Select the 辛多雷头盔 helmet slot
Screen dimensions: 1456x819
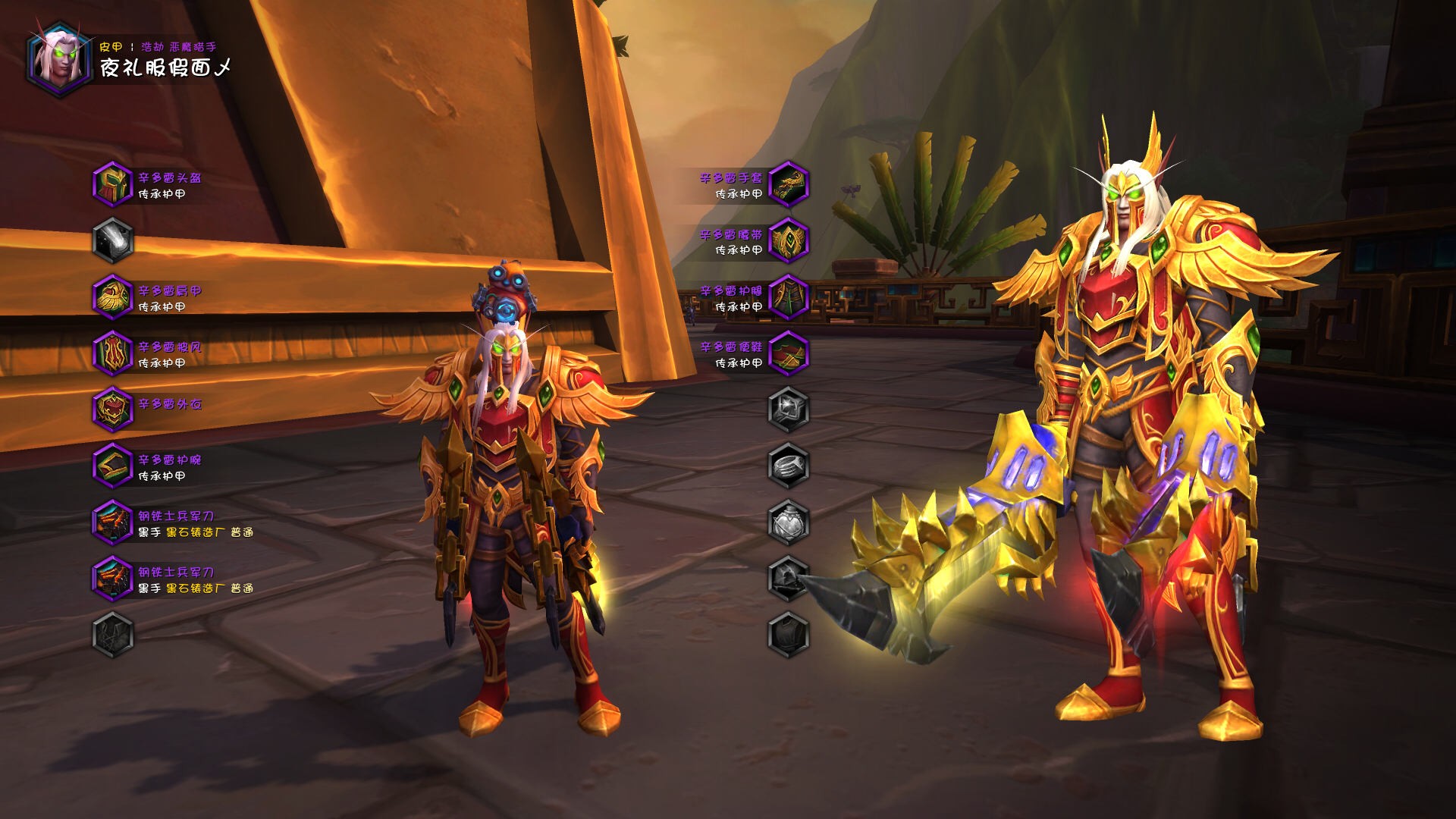(x=113, y=184)
